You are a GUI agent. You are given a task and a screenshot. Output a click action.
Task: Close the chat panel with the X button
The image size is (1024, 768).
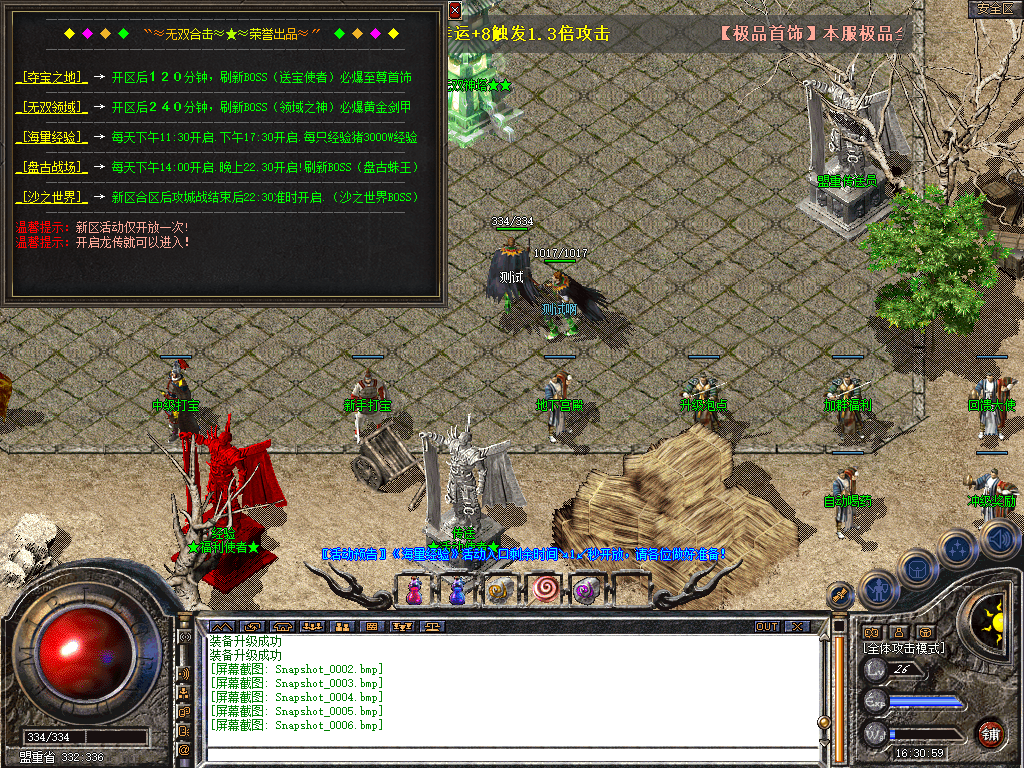point(797,627)
